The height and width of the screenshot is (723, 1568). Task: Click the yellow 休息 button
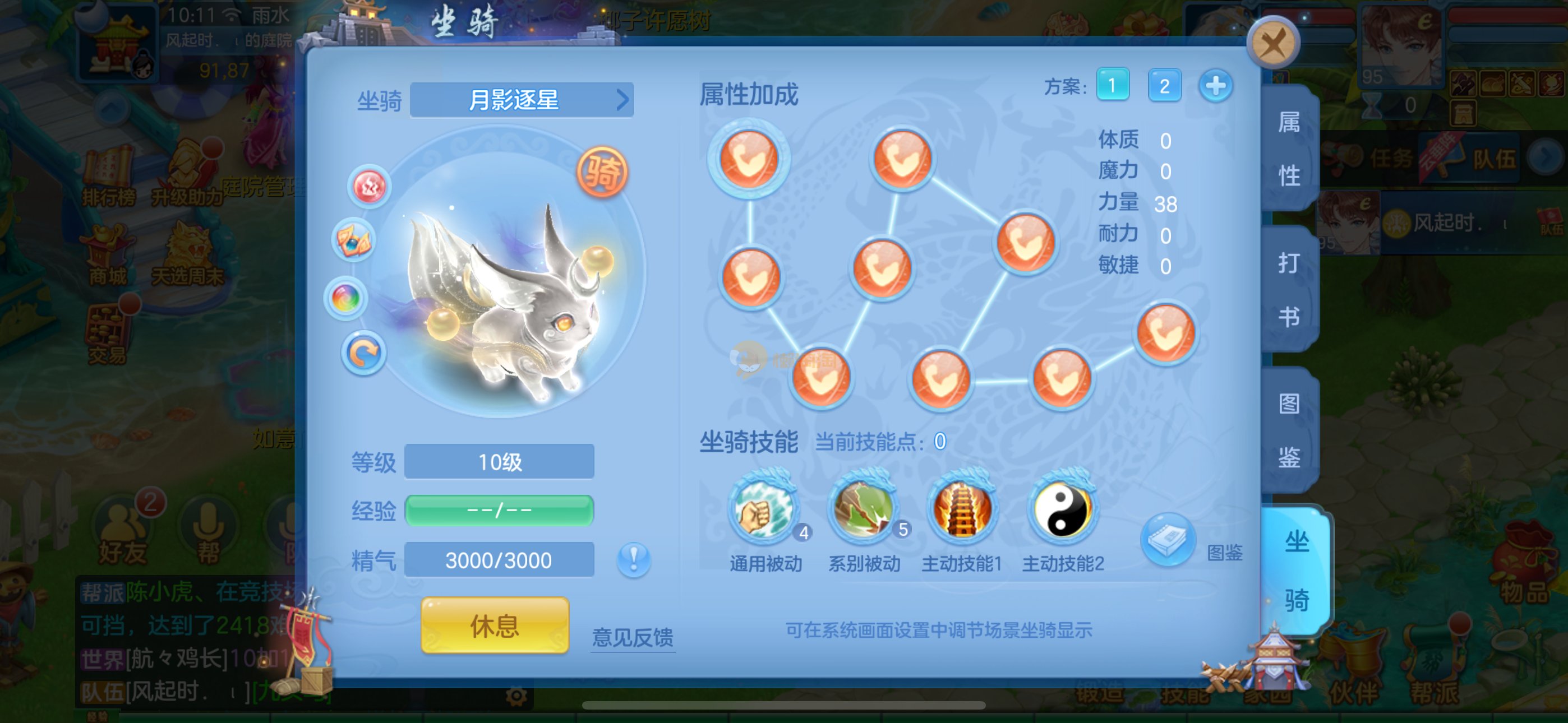pyautogui.click(x=494, y=625)
